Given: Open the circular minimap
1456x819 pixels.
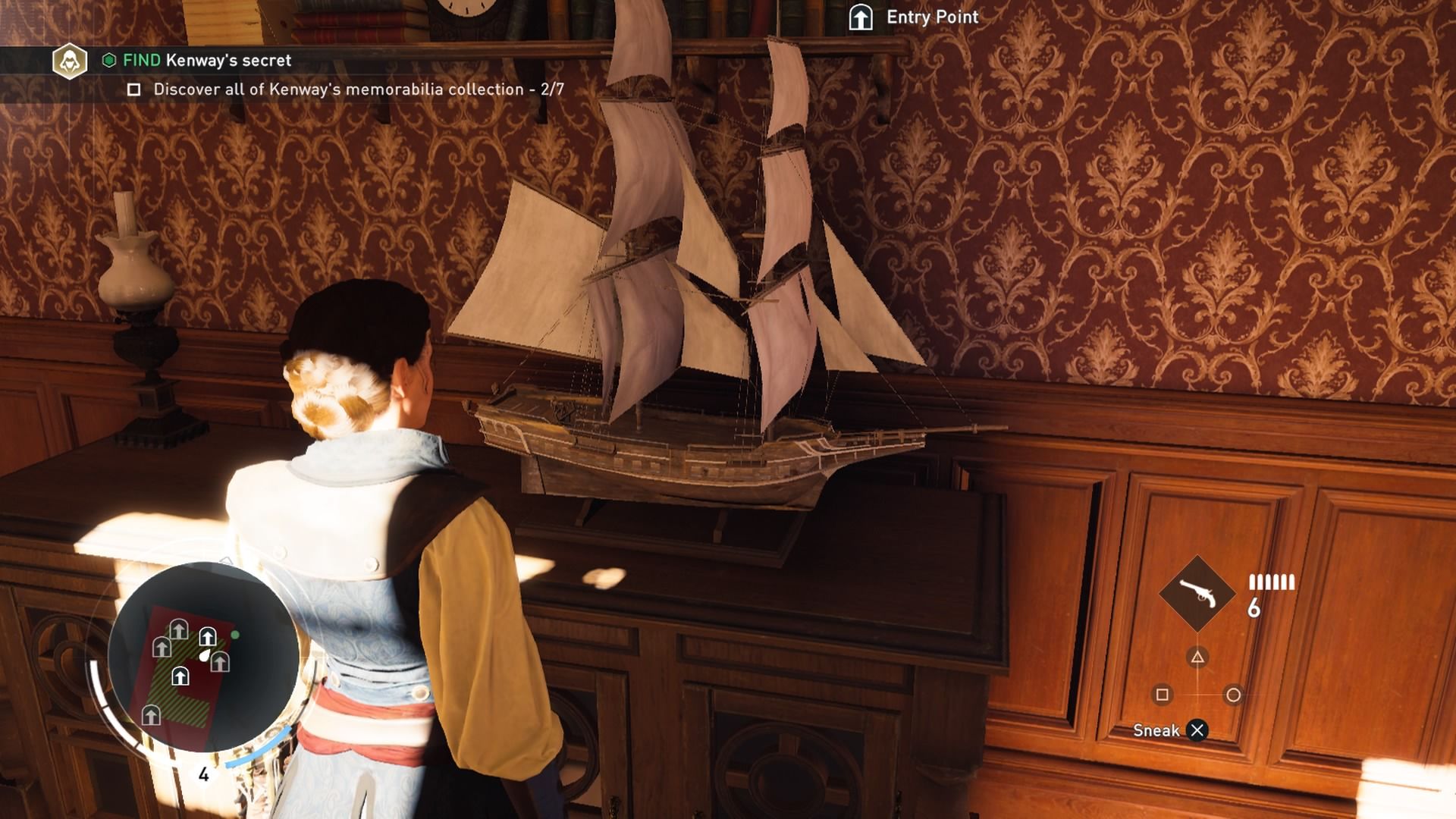Looking at the screenshot, I should 202,657.
